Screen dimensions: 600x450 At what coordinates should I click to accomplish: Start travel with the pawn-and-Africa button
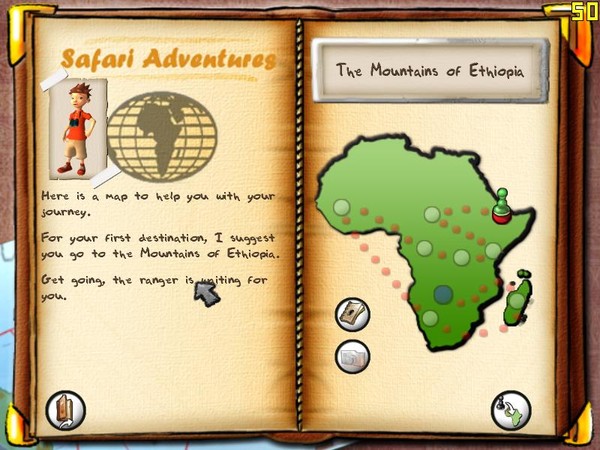point(510,410)
